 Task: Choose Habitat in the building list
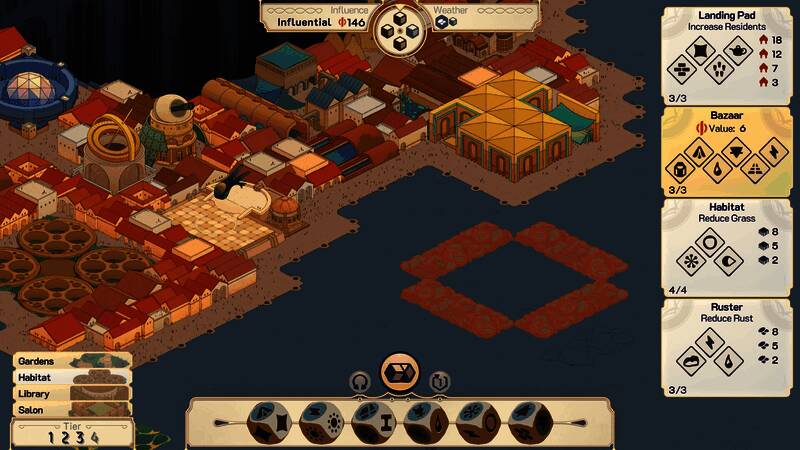click(x=70, y=378)
